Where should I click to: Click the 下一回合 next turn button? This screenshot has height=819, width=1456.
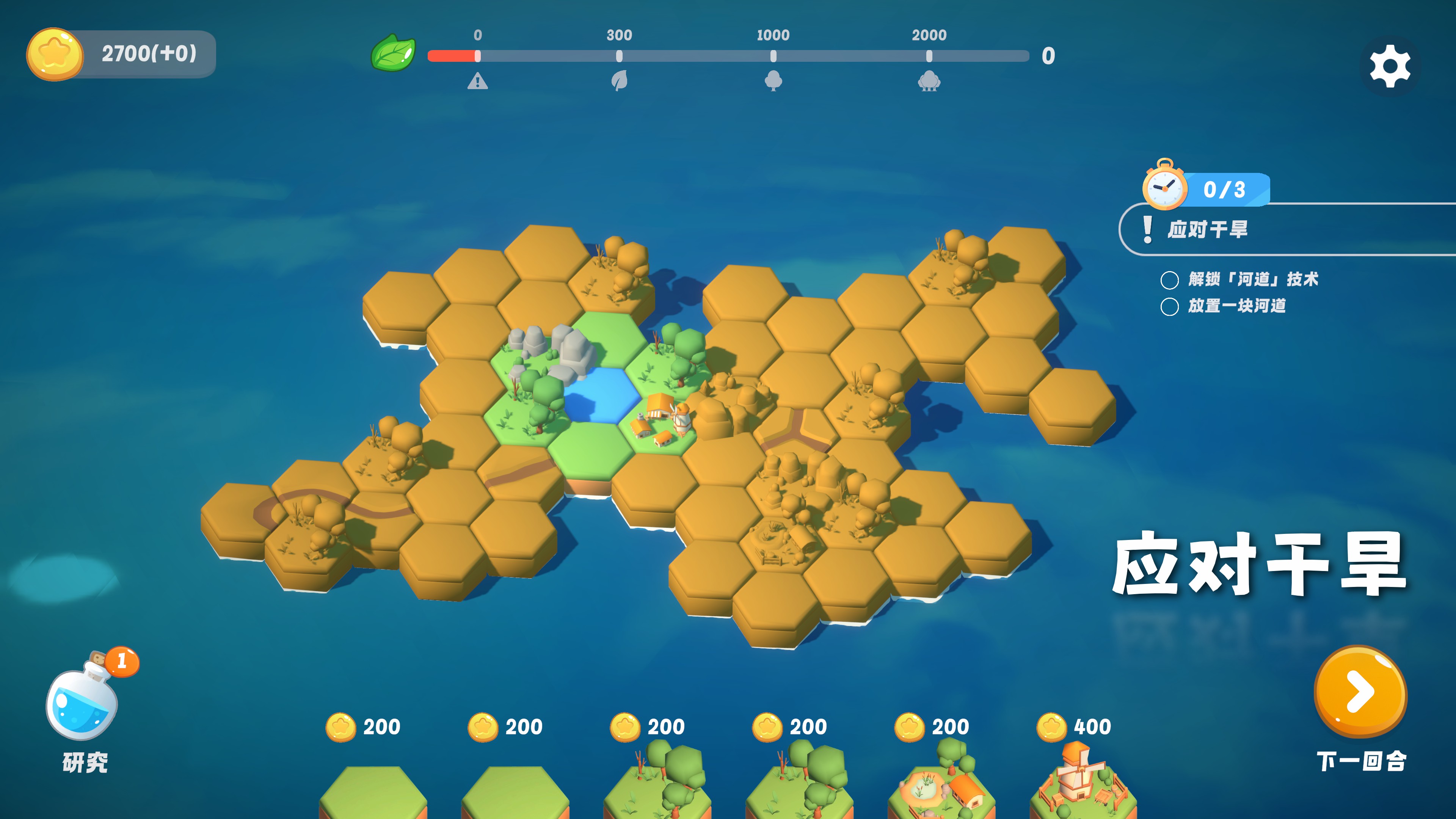1360,692
